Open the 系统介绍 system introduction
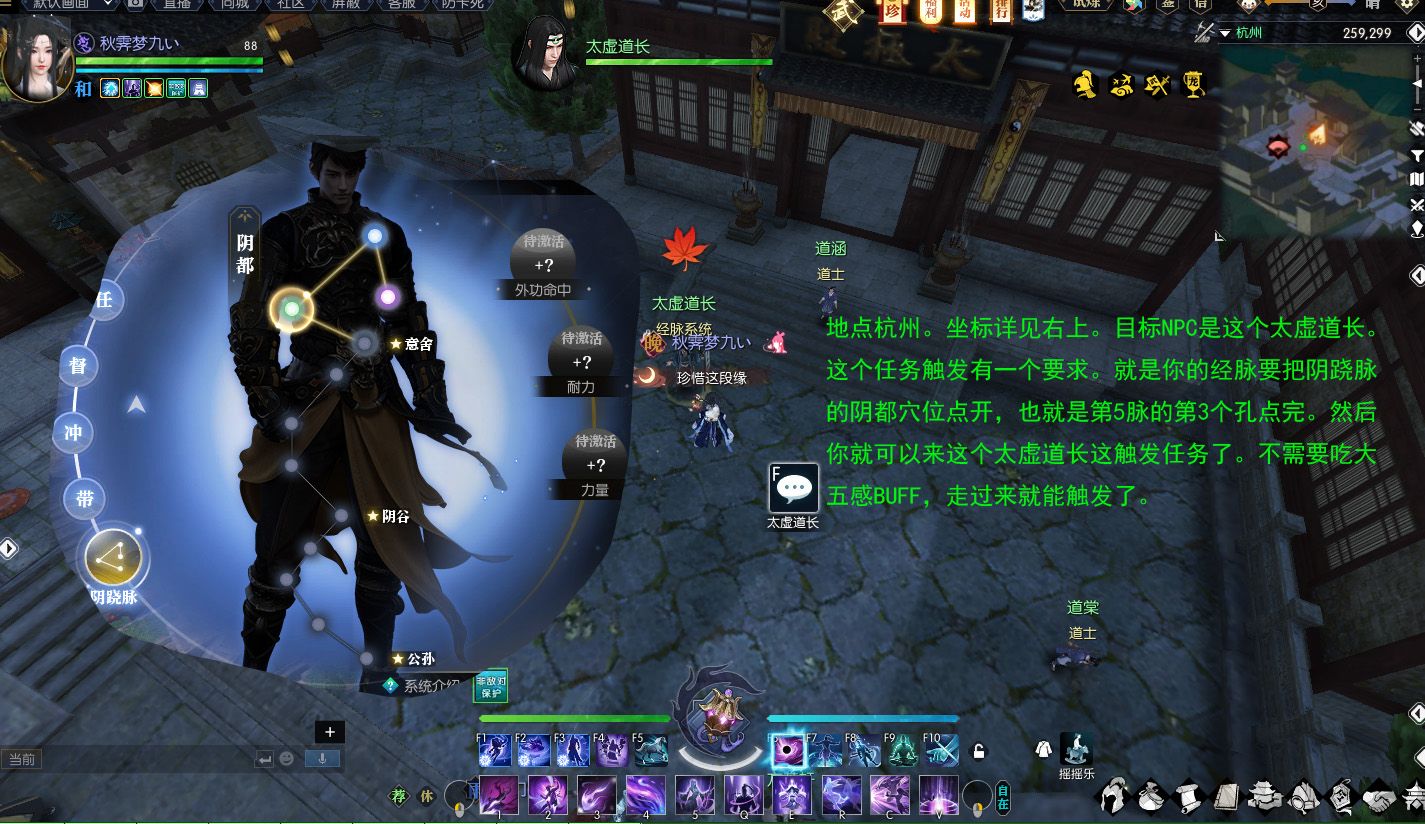Viewport: 1425px width, 824px height. (x=423, y=686)
